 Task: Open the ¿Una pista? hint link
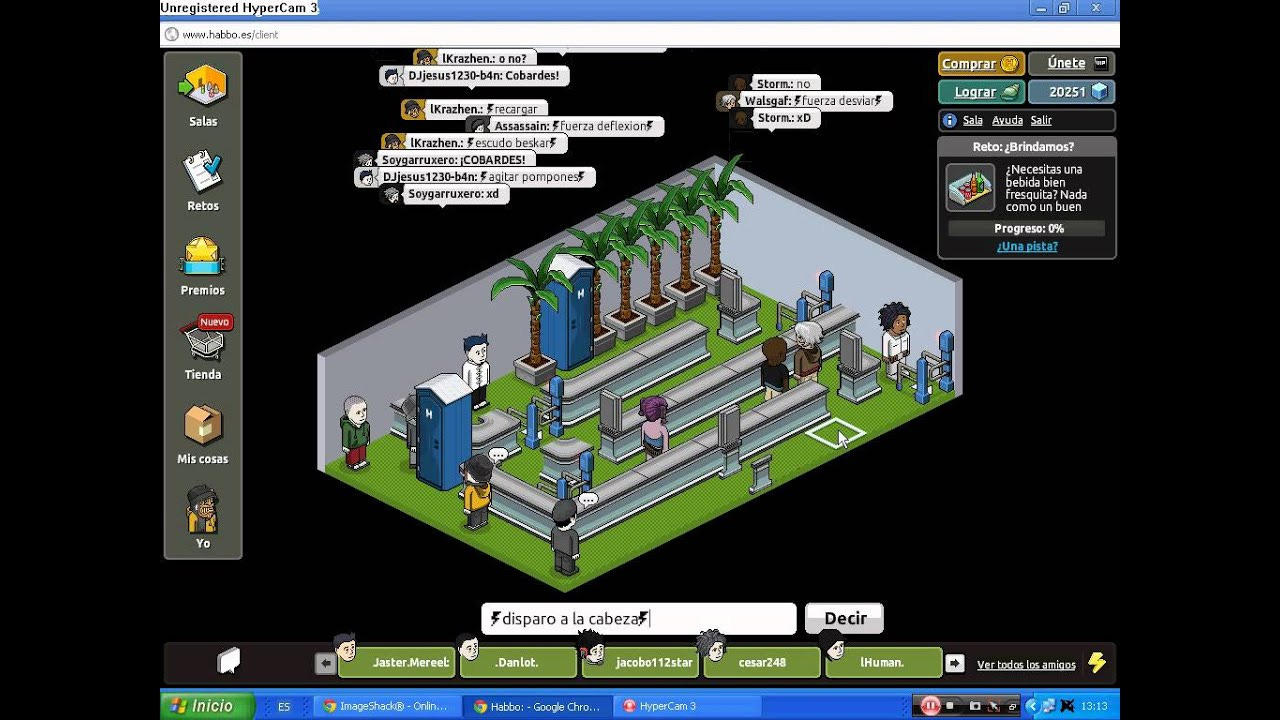(1026, 246)
